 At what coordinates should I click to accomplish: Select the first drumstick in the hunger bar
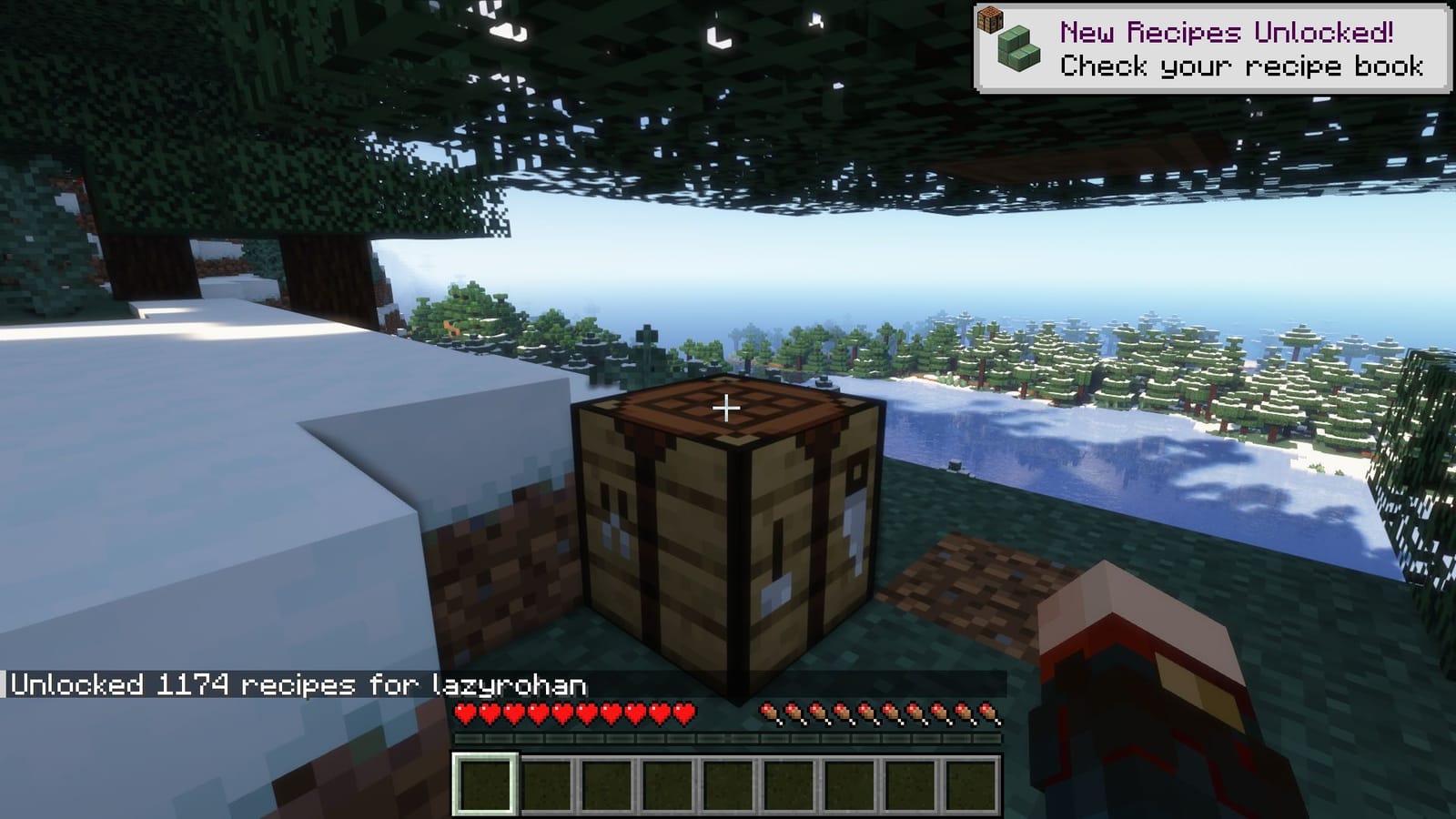point(771,712)
